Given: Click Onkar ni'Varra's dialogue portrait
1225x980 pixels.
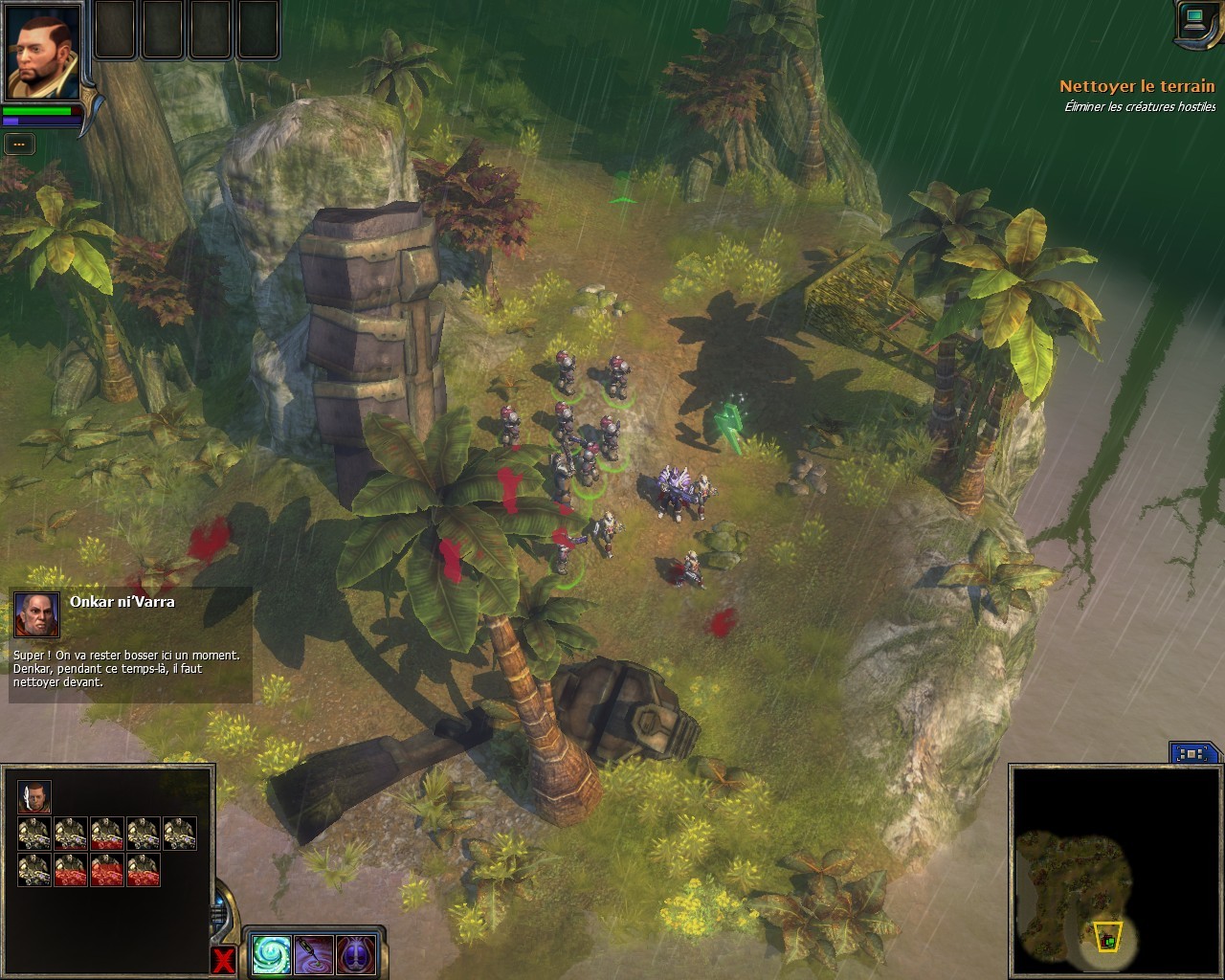Looking at the screenshot, I should point(37,613).
